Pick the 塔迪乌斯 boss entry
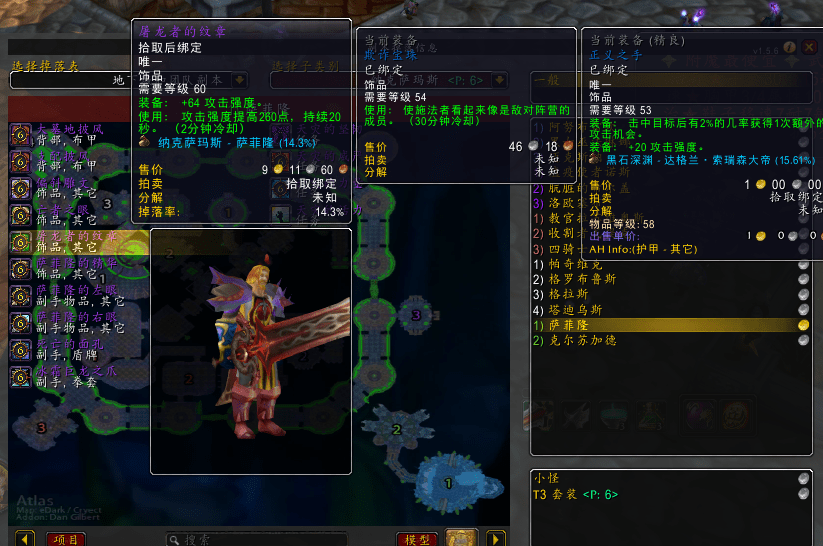This screenshot has width=823, height=546. pos(574,310)
